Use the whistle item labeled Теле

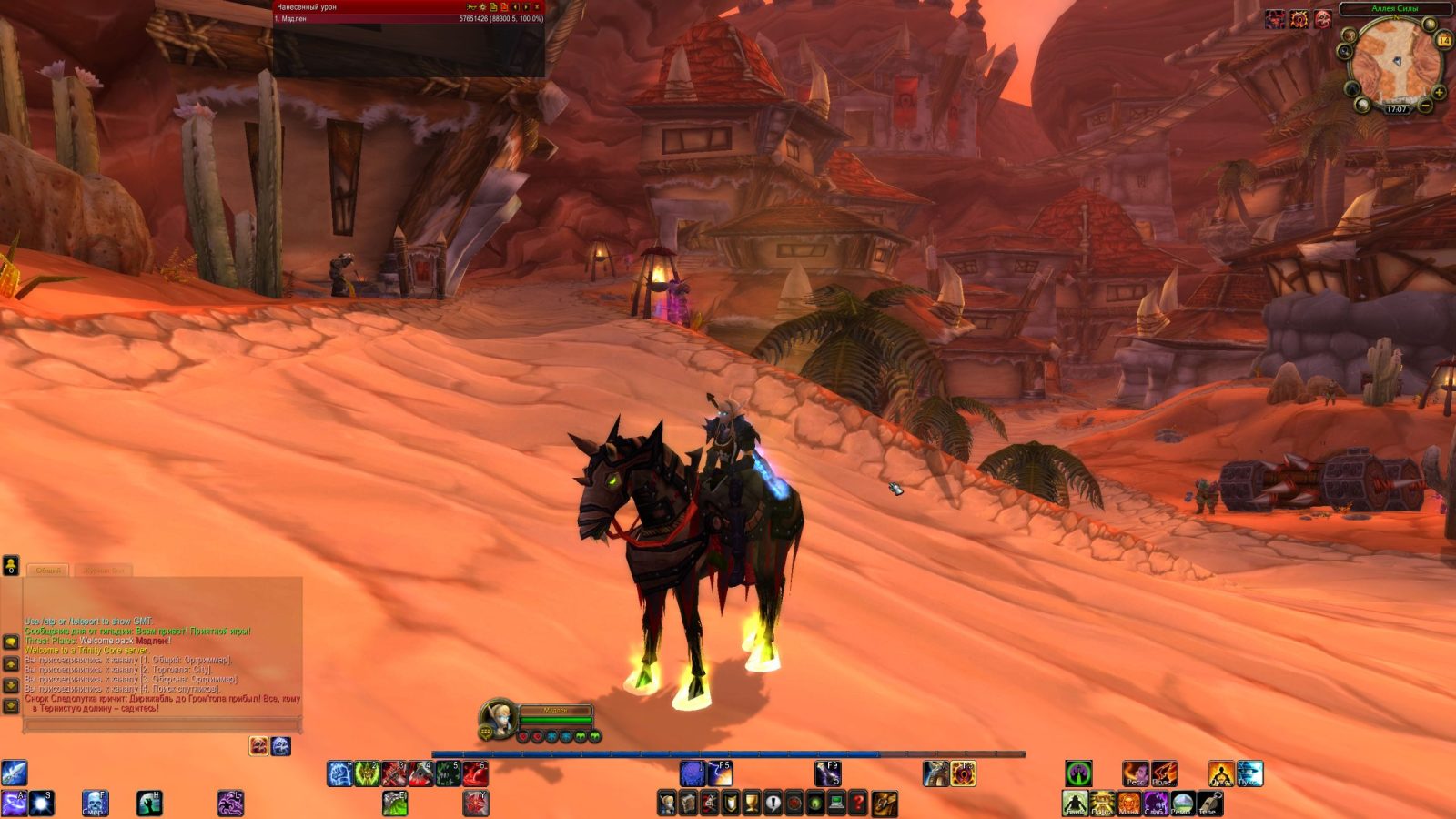point(1209,804)
